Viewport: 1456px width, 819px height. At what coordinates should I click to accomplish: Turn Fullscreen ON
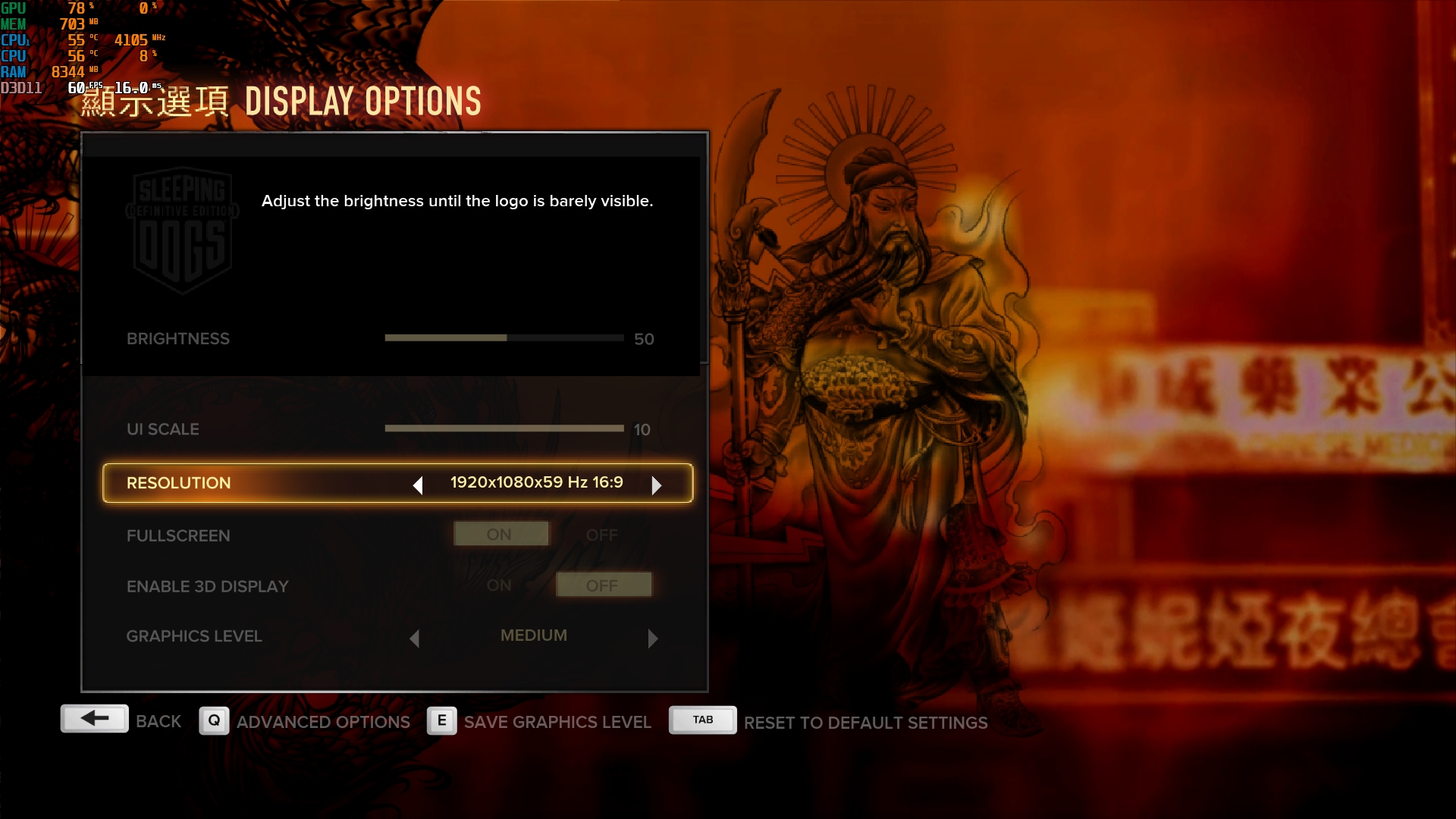tap(500, 535)
